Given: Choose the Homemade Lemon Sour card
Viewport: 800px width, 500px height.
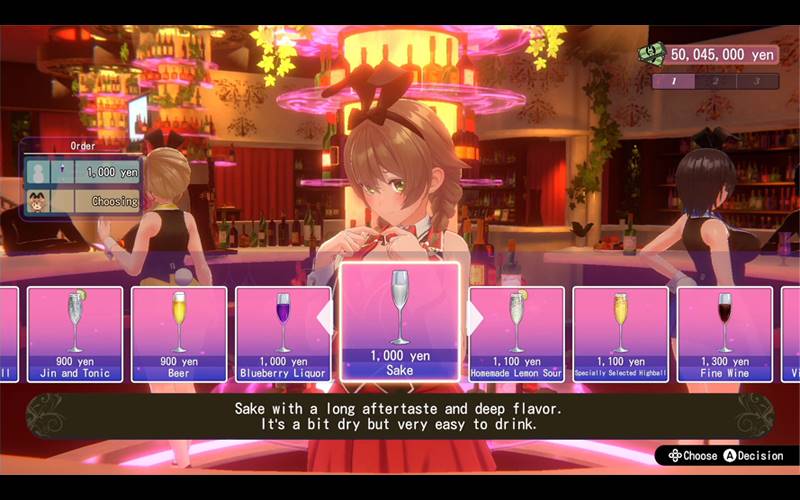Looking at the screenshot, I should pos(517,334).
